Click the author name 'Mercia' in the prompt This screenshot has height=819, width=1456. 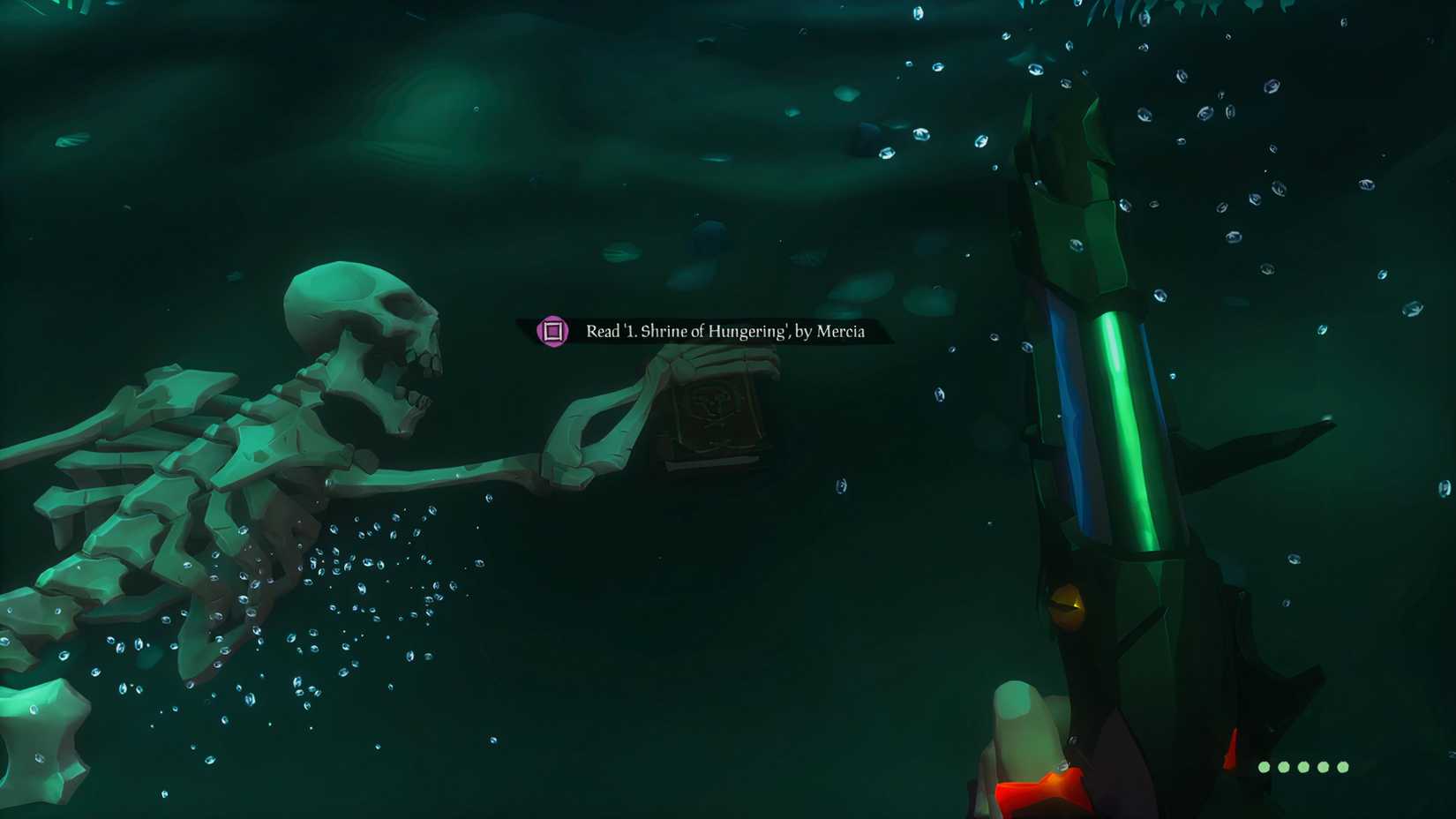click(x=838, y=332)
